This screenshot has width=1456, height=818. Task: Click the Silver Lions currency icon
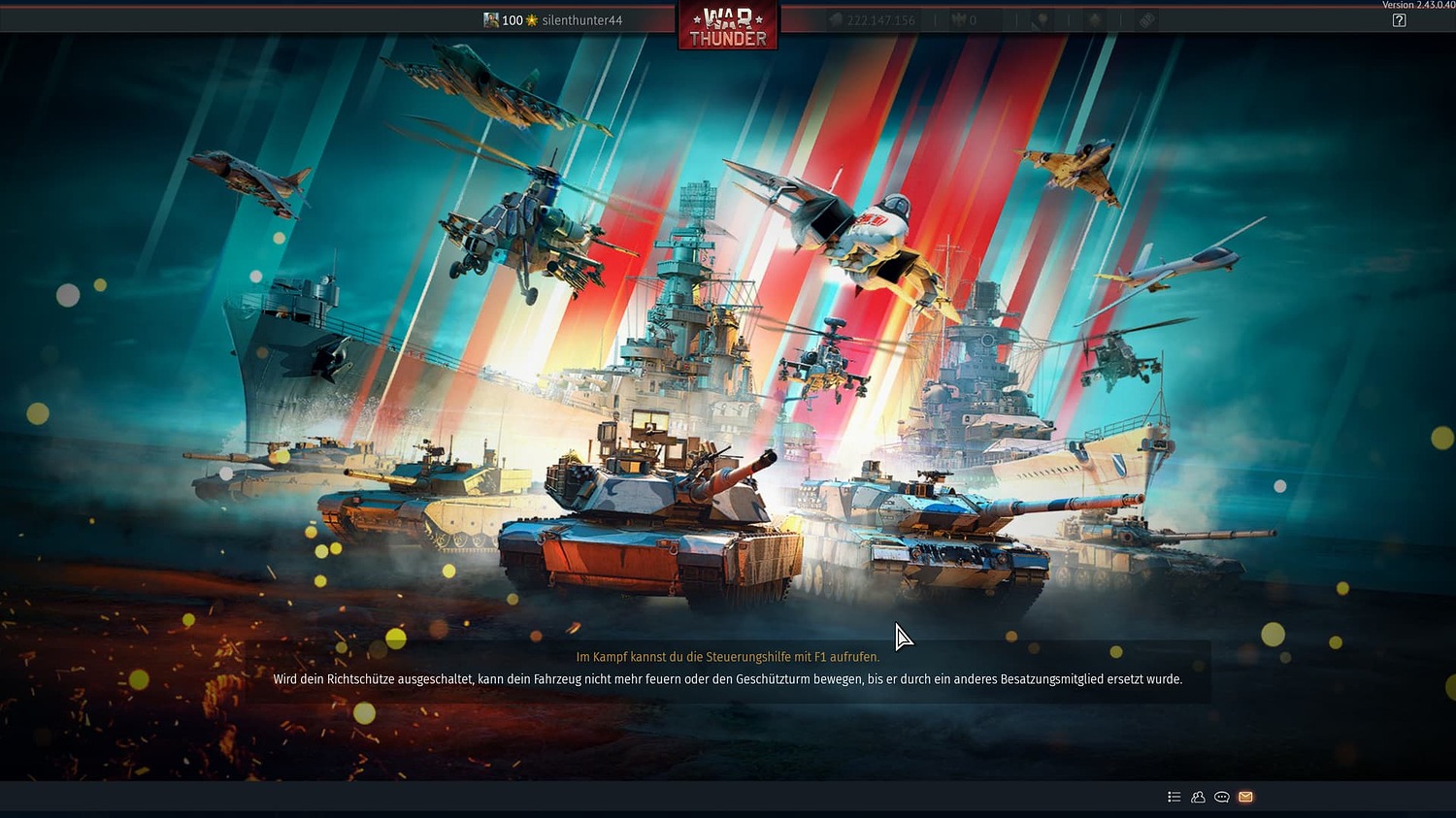pos(837,19)
